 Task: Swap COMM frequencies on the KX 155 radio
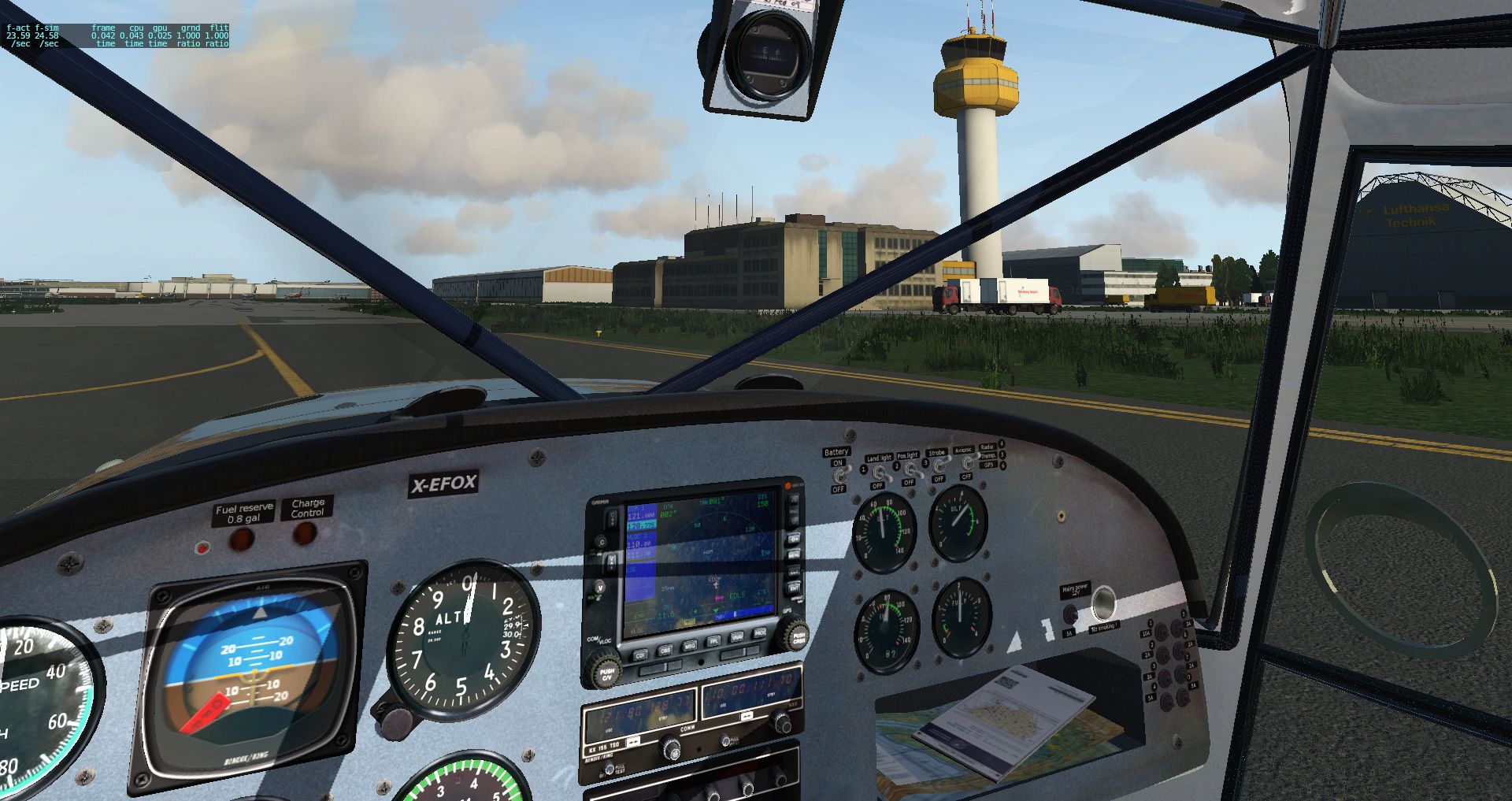[634, 743]
